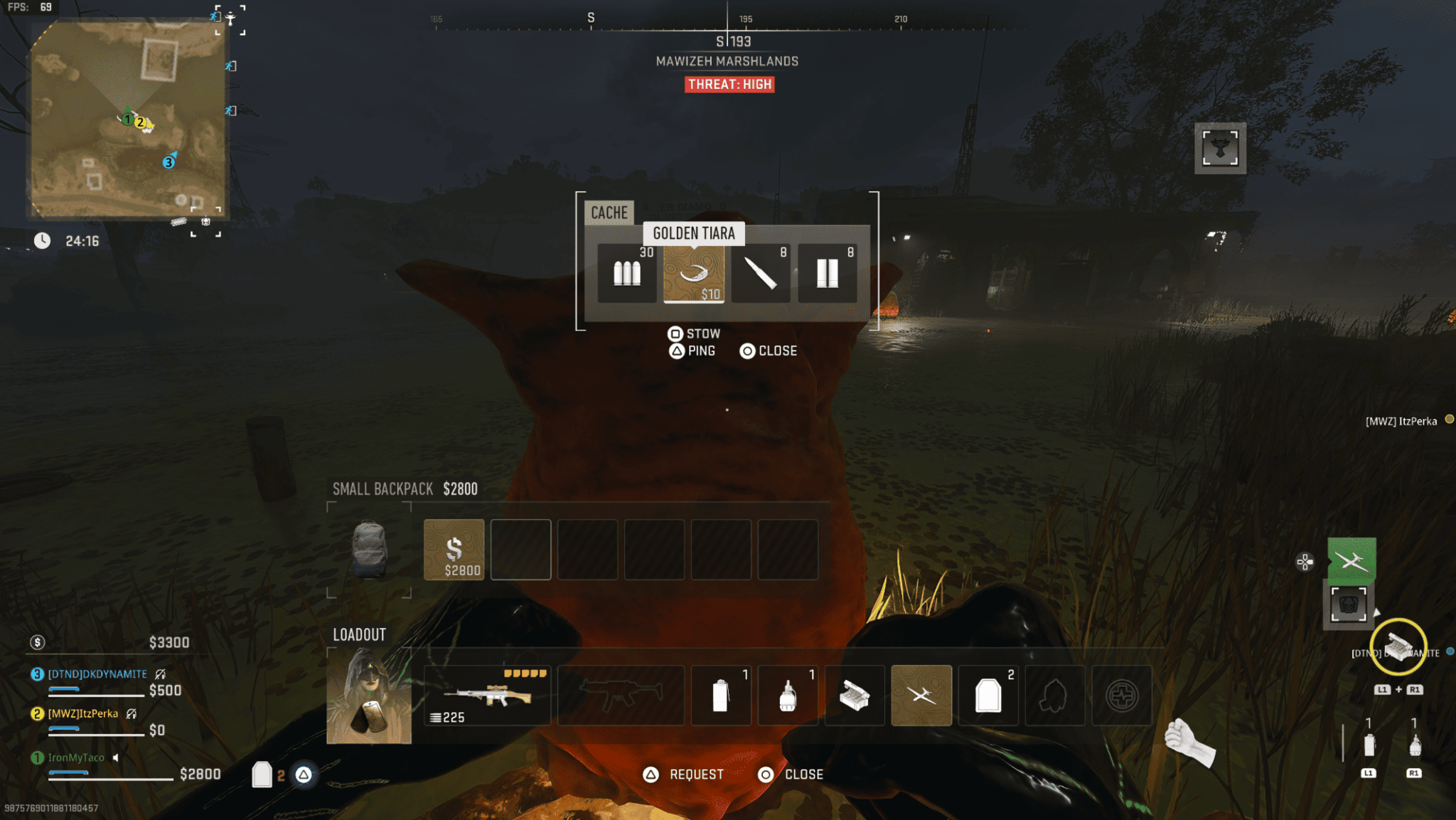Screen dimensions: 1456x820
Task: Select the highlighted drone killstreak slot
Action: tap(921, 695)
